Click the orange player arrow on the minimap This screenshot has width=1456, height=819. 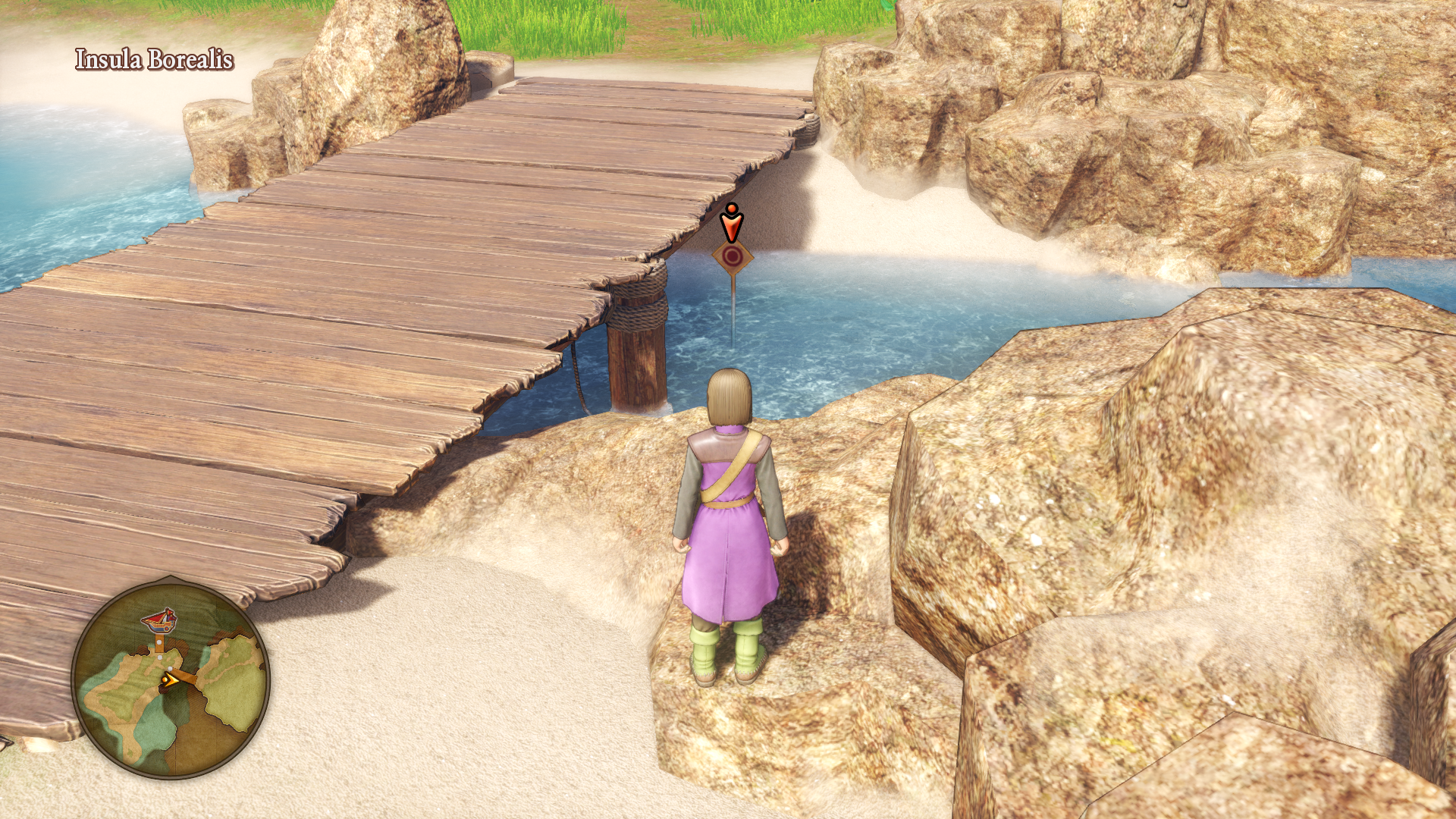171,680
